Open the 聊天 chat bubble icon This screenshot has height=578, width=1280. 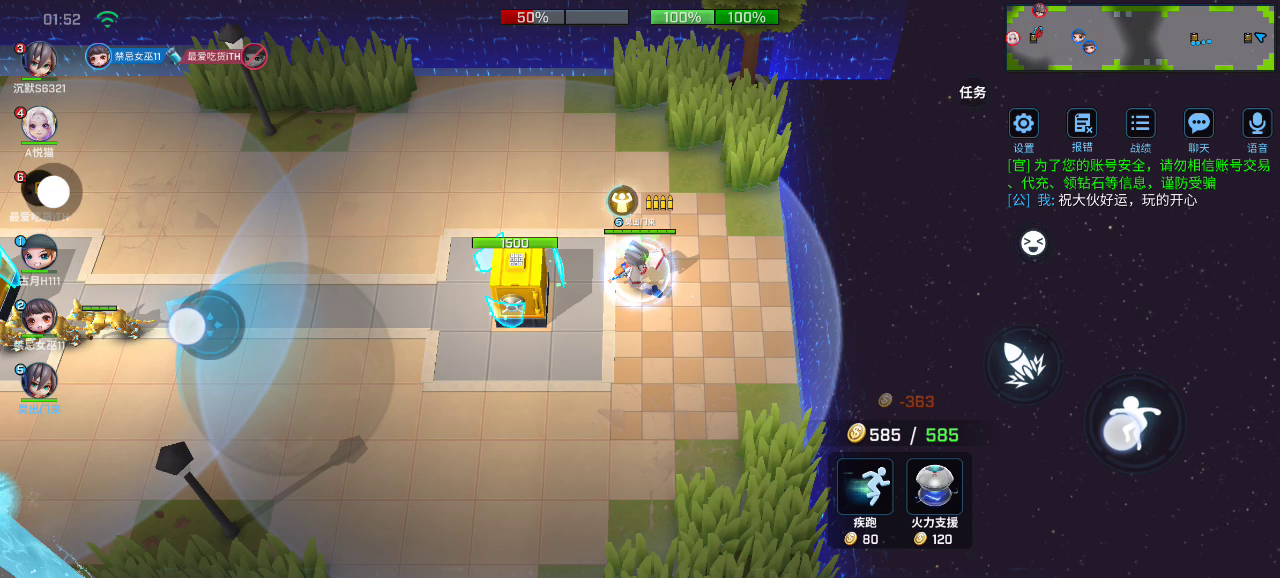click(x=1198, y=124)
